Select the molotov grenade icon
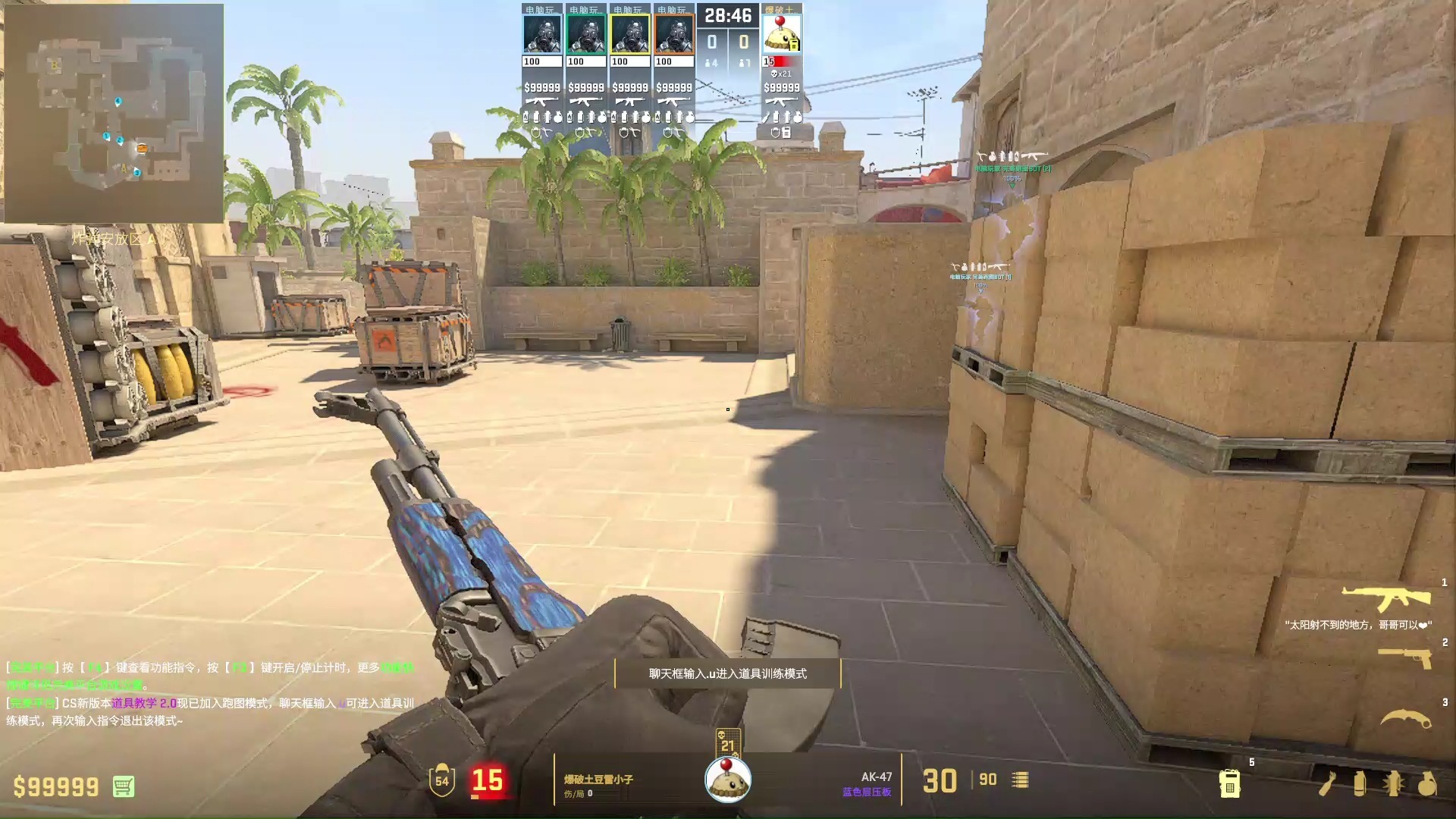This screenshot has width=1456, height=819. tap(1326, 783)
